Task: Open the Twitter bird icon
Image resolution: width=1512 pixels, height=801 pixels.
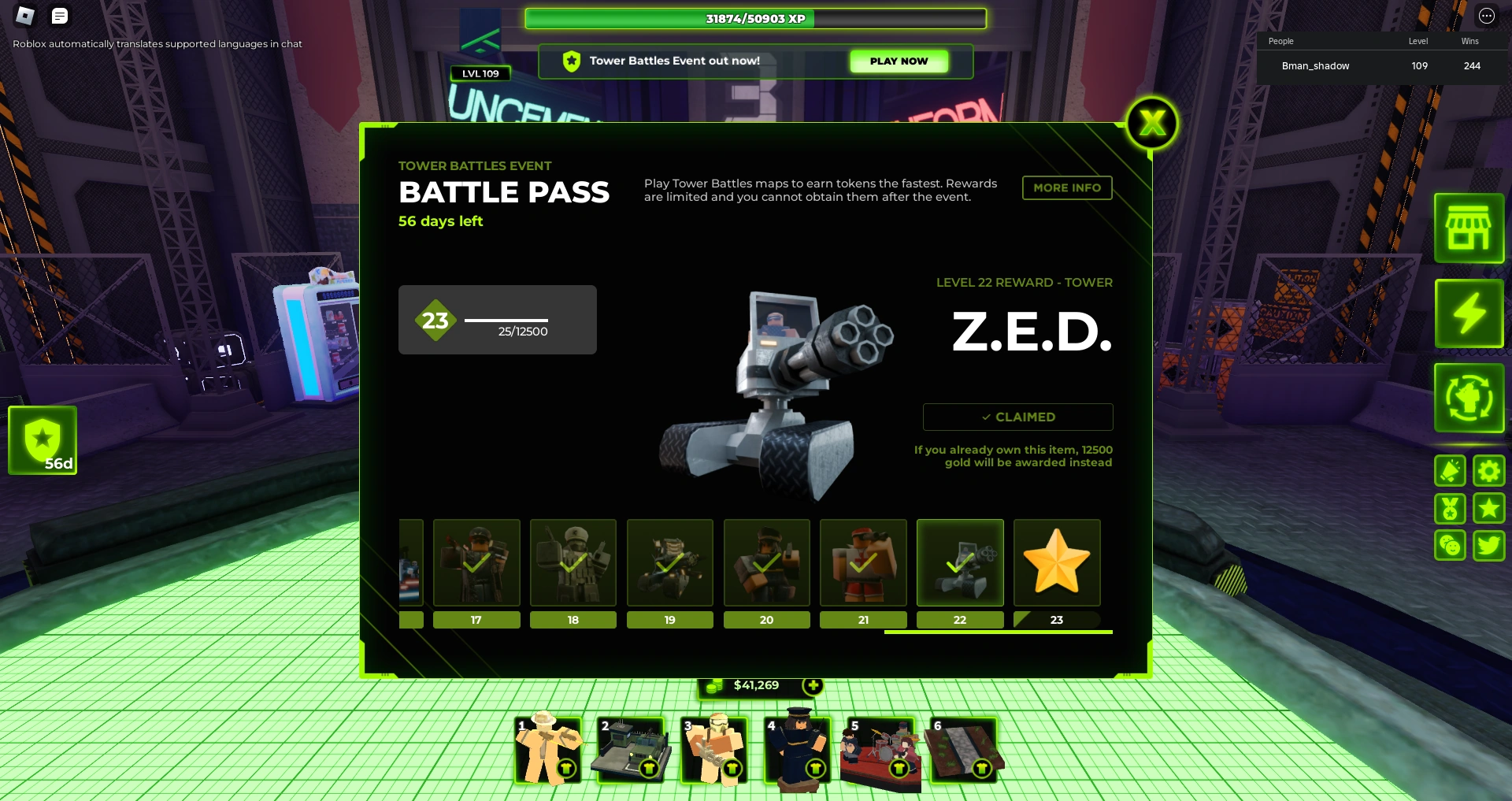Action: point(1488,545)
